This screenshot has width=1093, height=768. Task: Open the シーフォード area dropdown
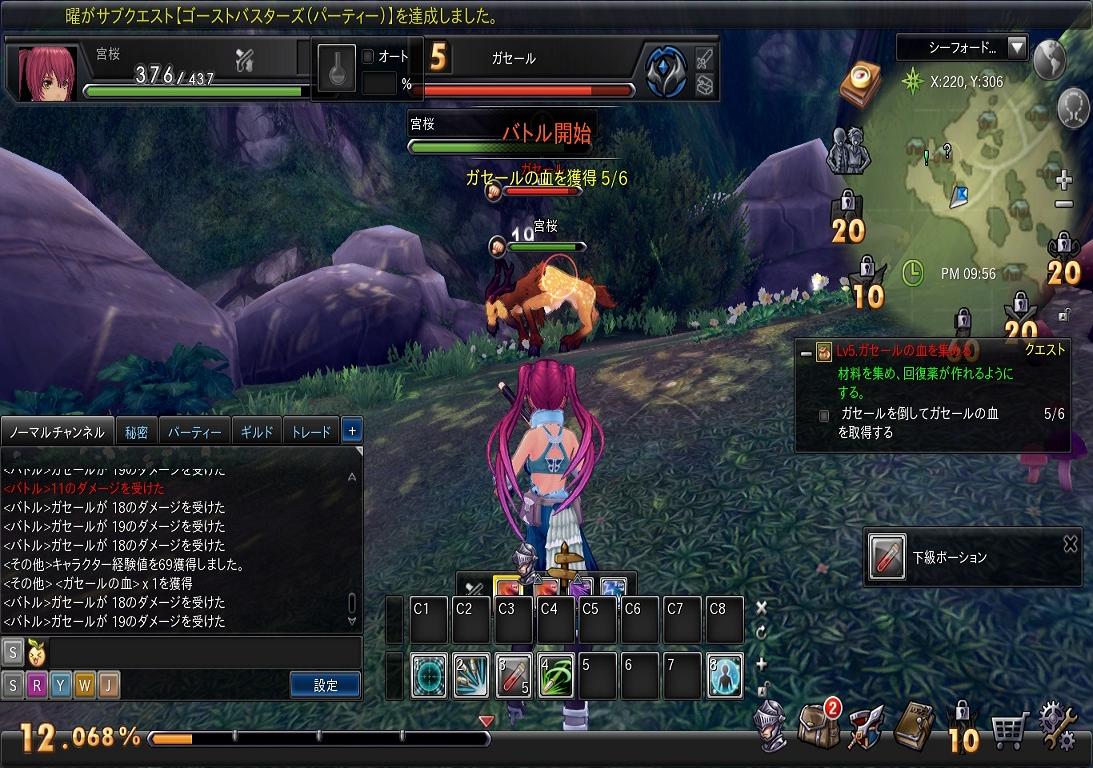(x=1017, y=47)
